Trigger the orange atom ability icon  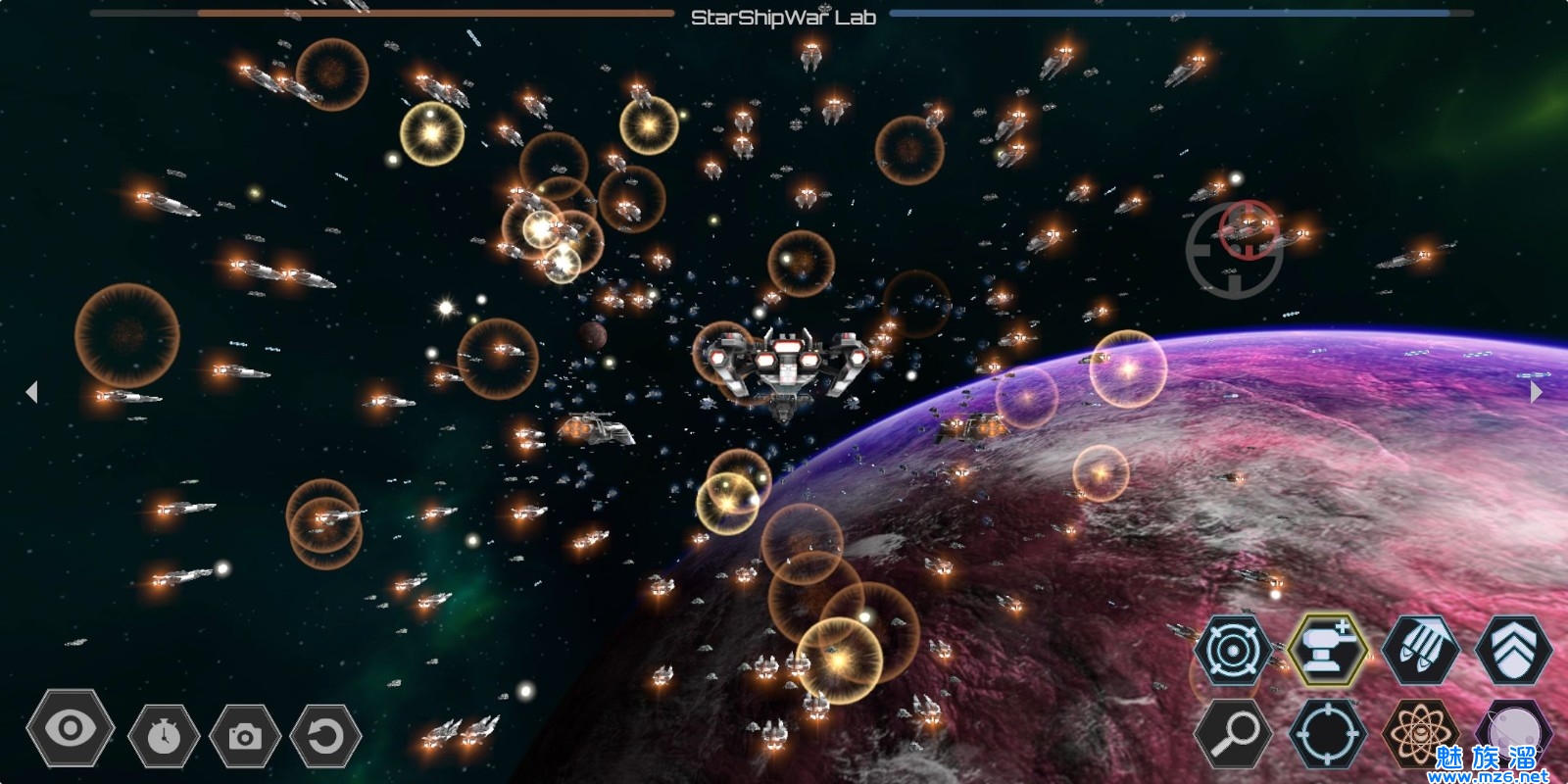coord(1419,733)
